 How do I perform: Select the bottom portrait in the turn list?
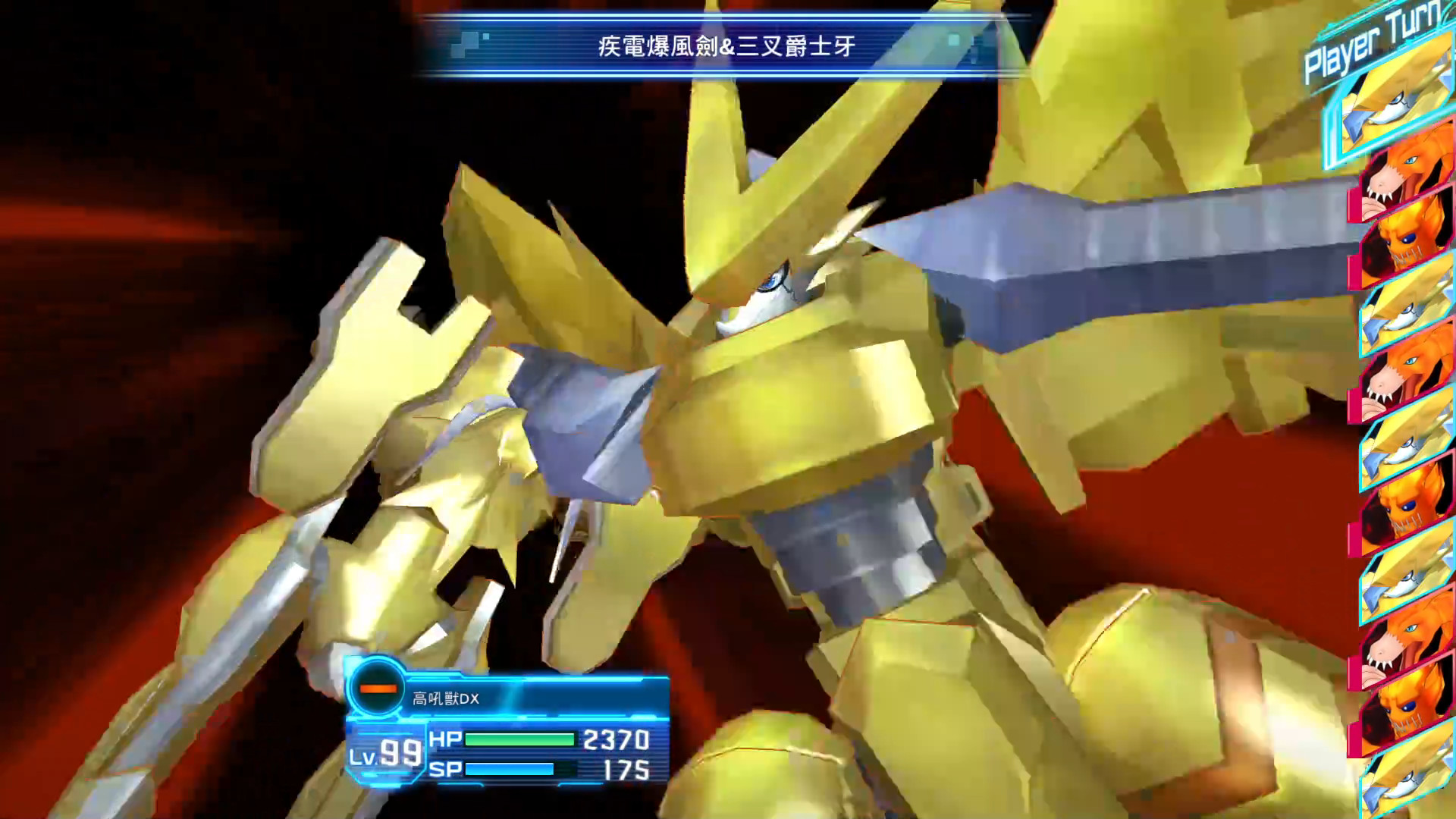click(1408, 781)
